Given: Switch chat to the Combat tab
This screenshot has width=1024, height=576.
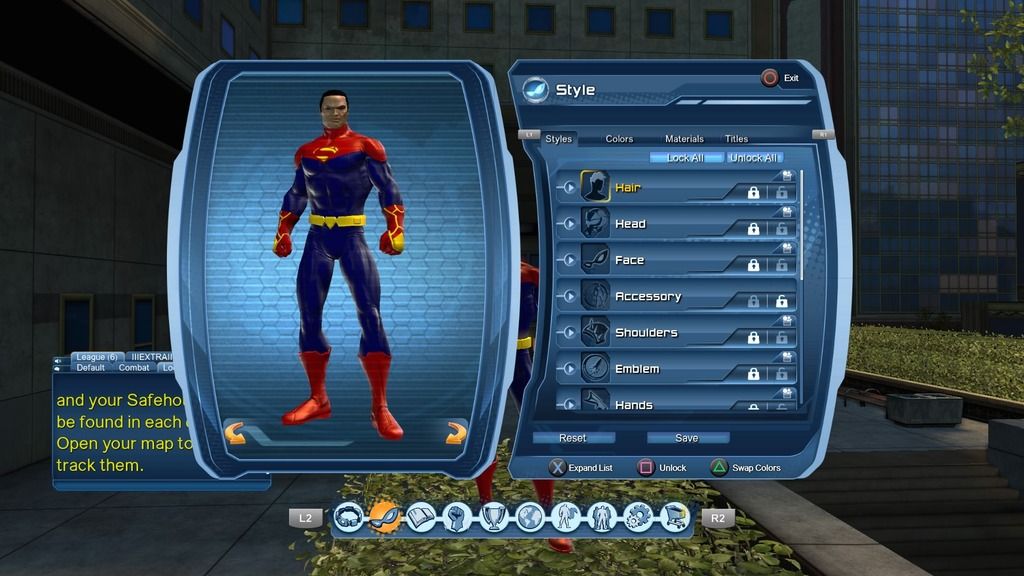Looking at the screenshot, I should (134, 367).
